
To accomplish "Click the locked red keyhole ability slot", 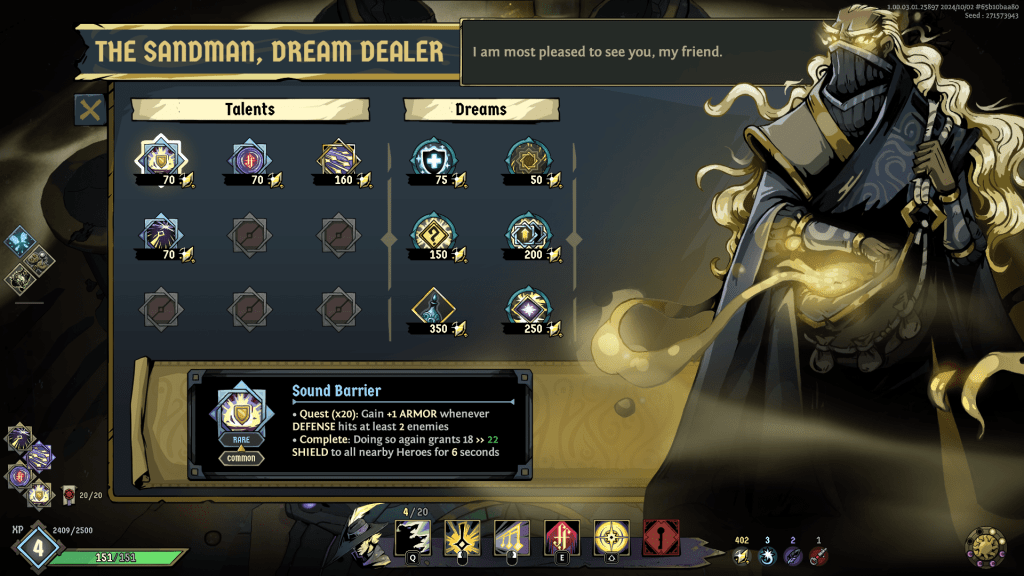I will coord(661,537).
